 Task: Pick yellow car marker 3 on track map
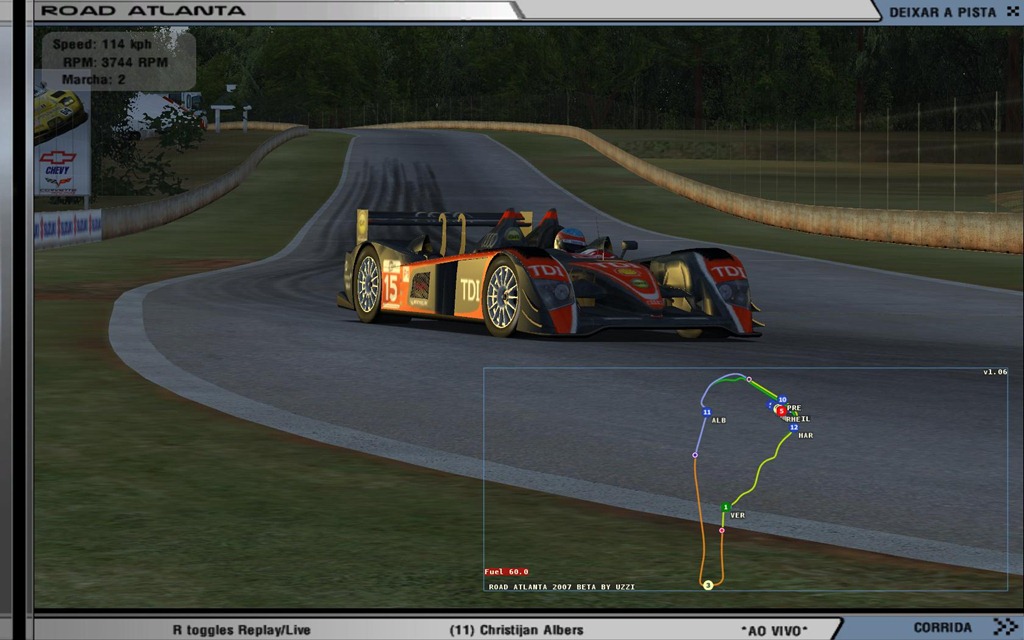(x=707, y=585)
